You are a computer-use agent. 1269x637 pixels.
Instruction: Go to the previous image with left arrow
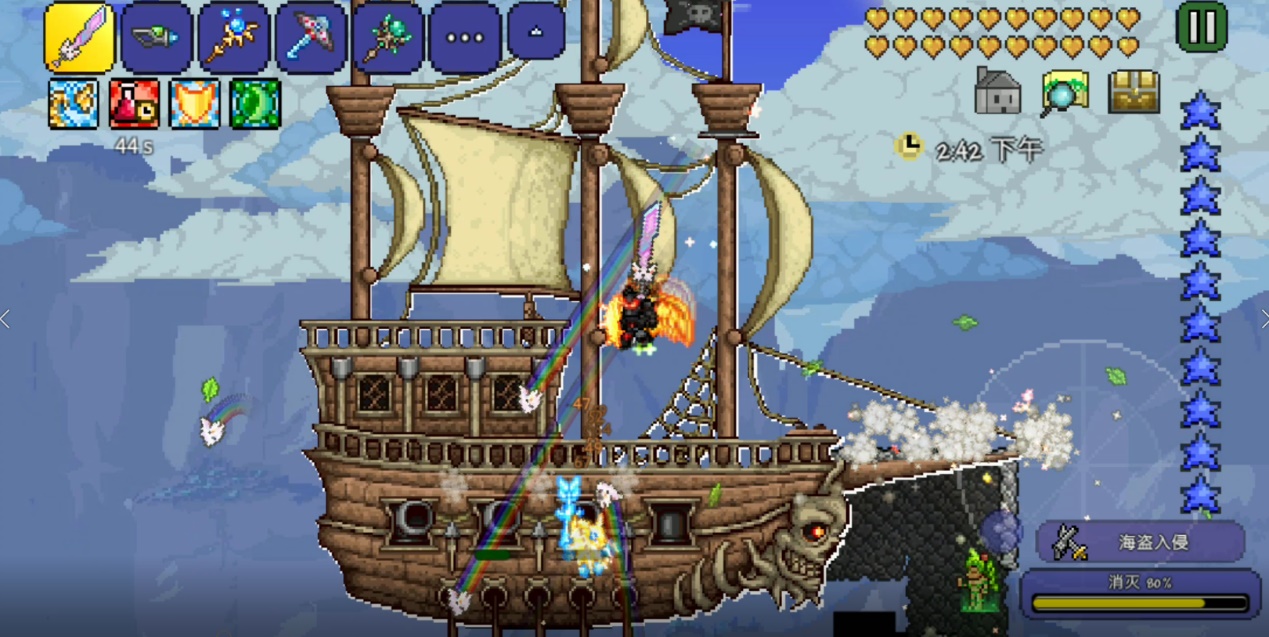pos(6,319)
